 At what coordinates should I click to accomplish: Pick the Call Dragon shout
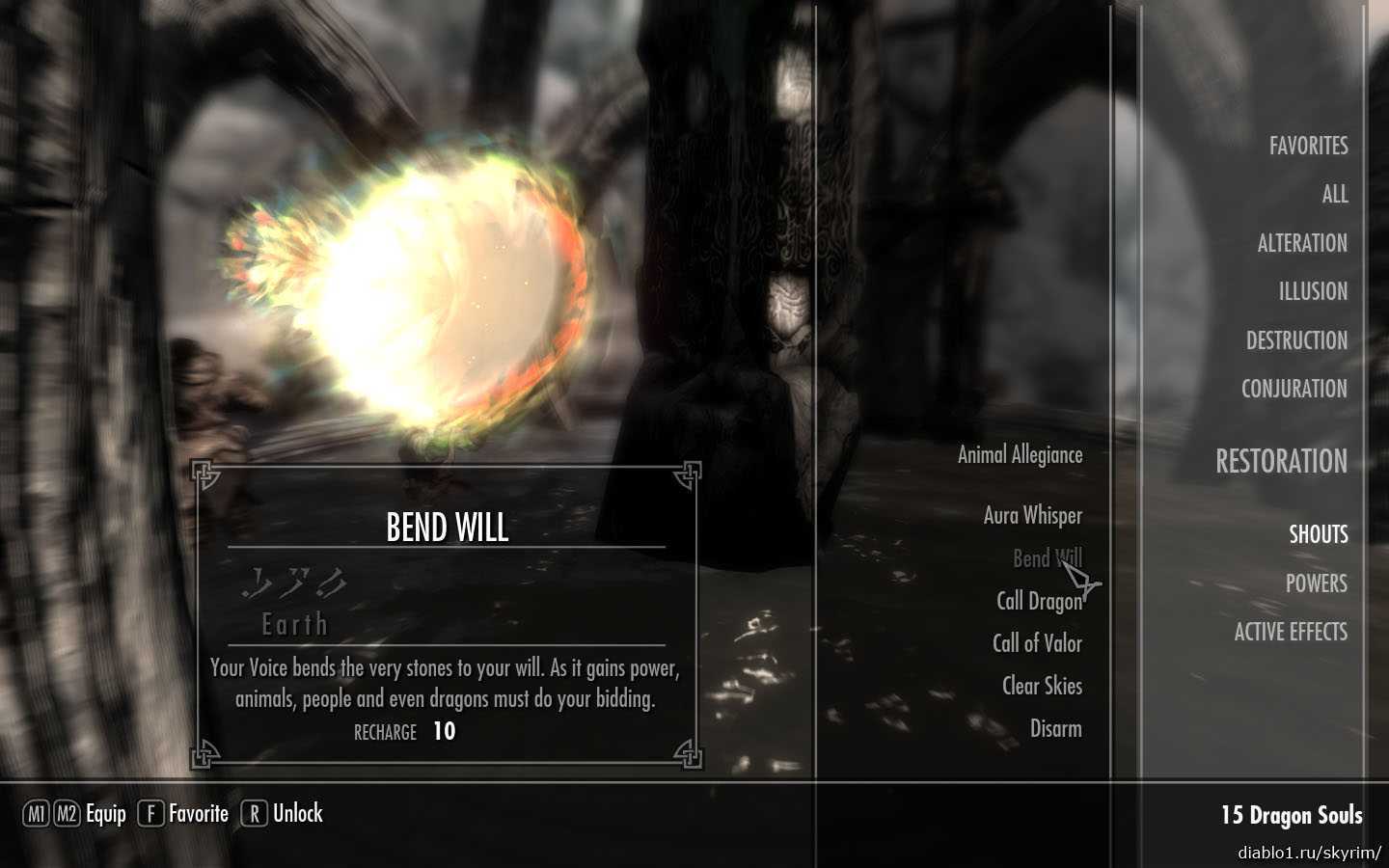pos(1038,601)
